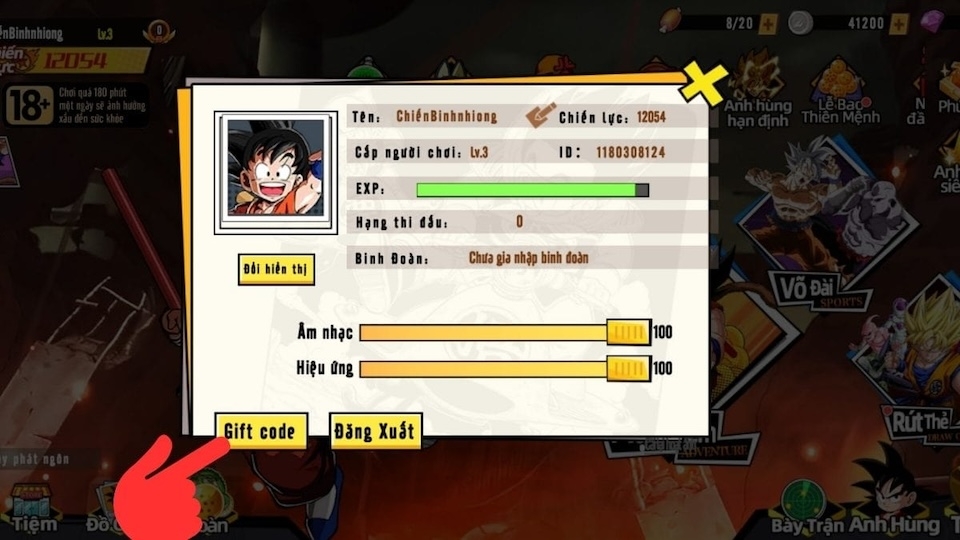Adjust the Âm nhạc volume slider
Viewport: 960px width, 540px height.
(629, 332)
